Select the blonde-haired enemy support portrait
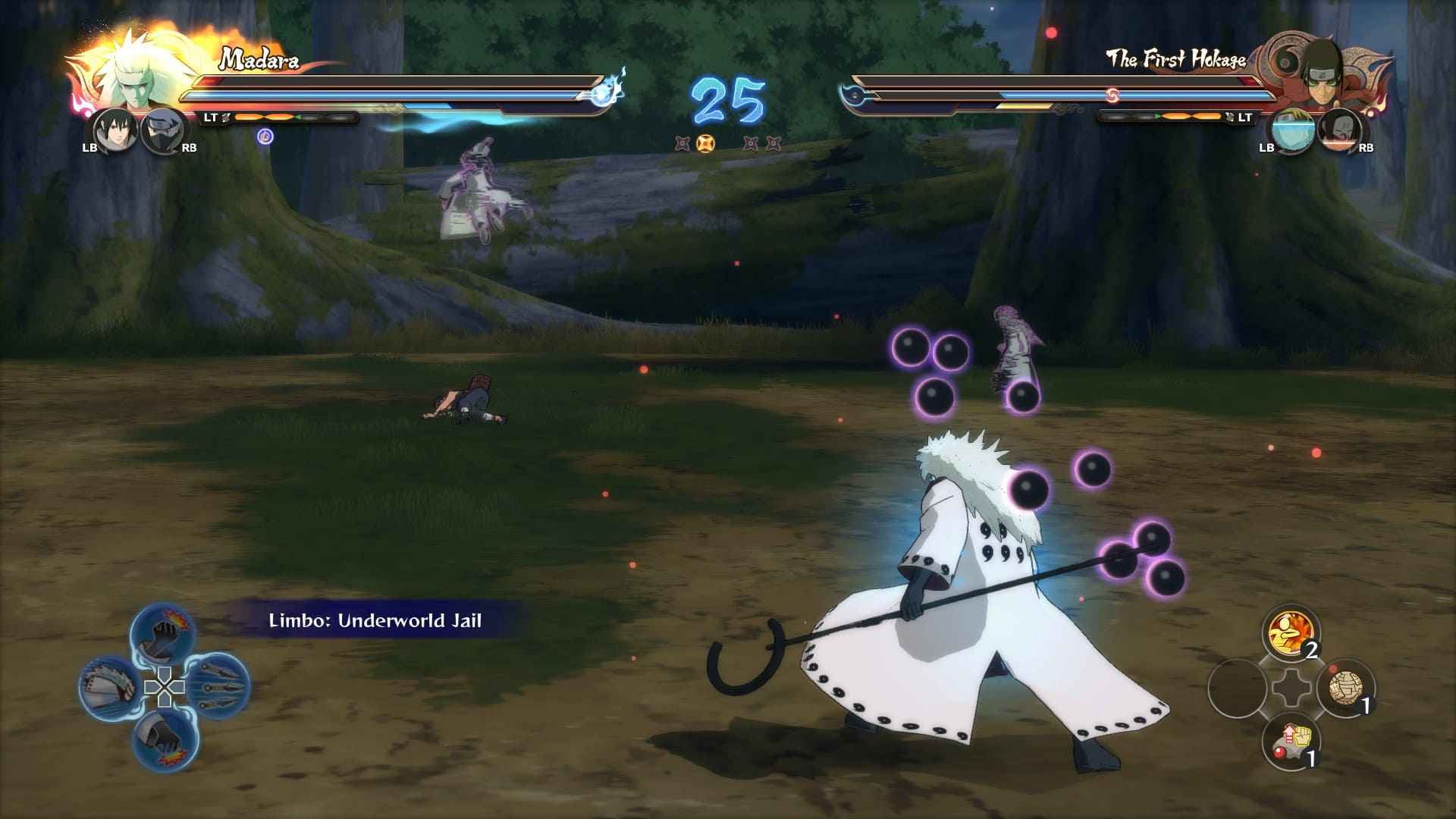 tap(1290, 130)
